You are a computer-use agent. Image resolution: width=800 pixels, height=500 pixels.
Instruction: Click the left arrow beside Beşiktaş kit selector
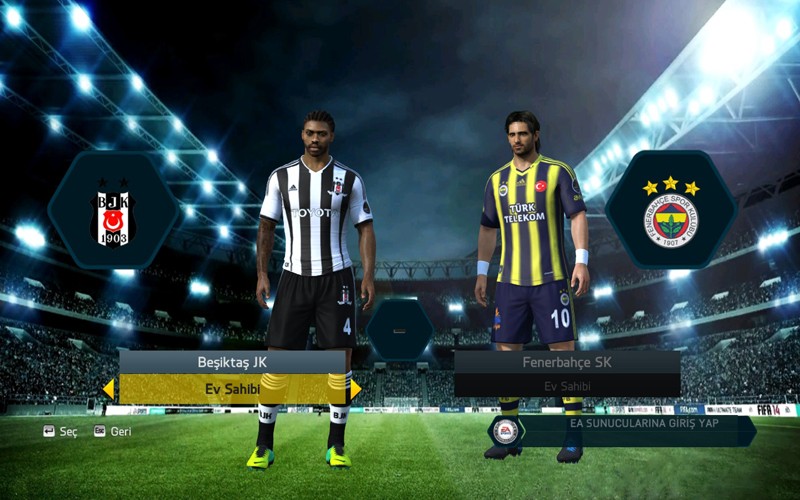[x=108, y=388]
